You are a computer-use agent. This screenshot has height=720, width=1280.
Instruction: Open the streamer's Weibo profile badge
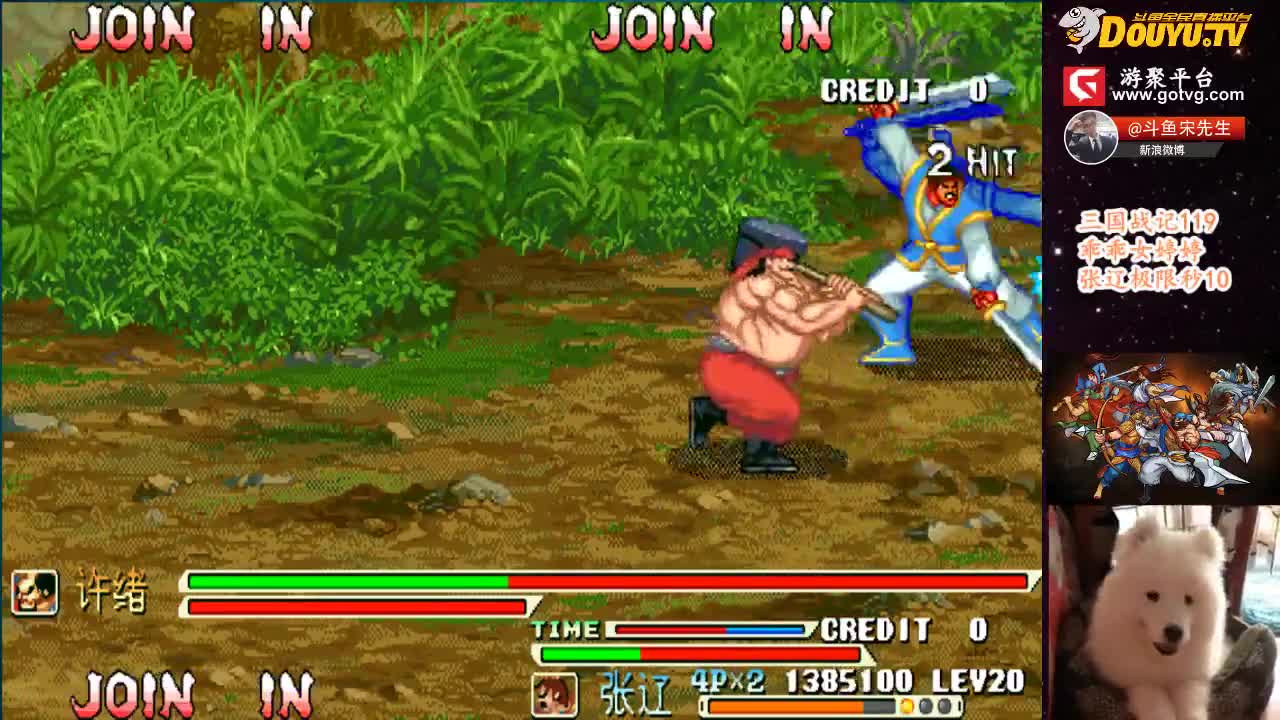(1154, 137)
